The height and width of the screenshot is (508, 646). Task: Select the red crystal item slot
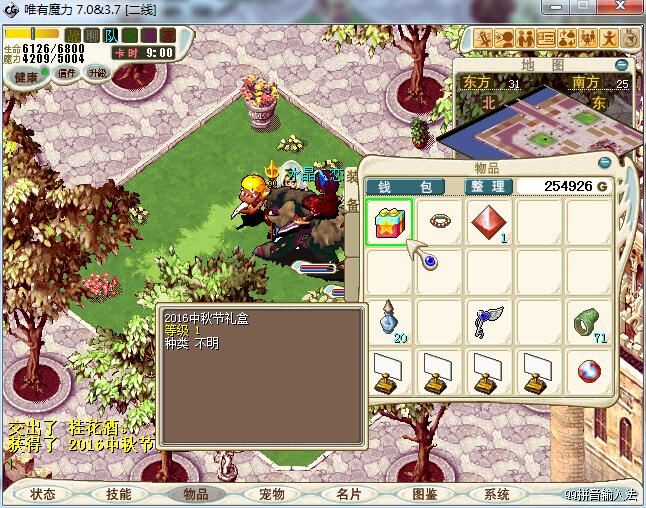click(488, 220)
